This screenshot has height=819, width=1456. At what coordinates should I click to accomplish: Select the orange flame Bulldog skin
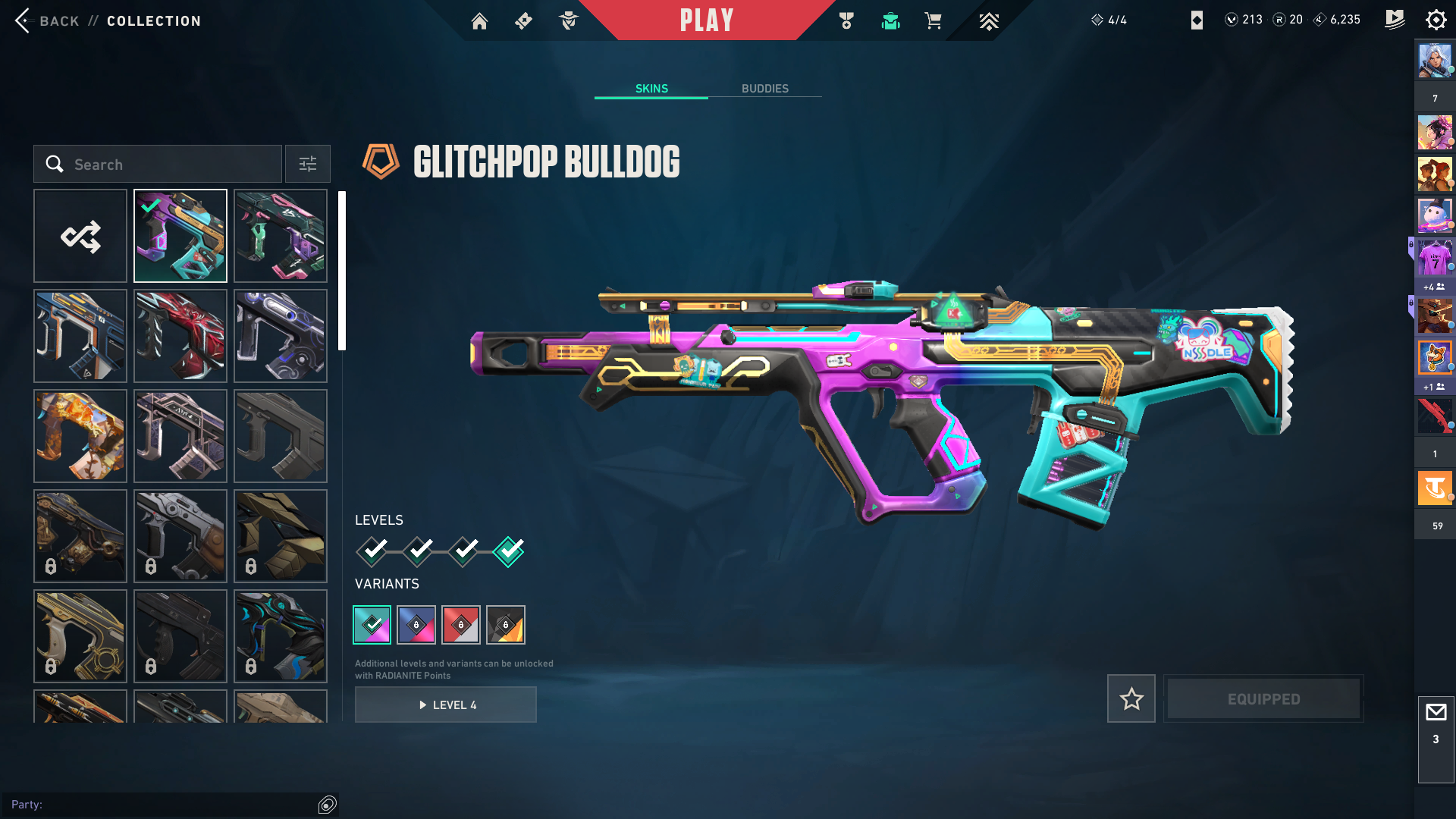(80, 436)
